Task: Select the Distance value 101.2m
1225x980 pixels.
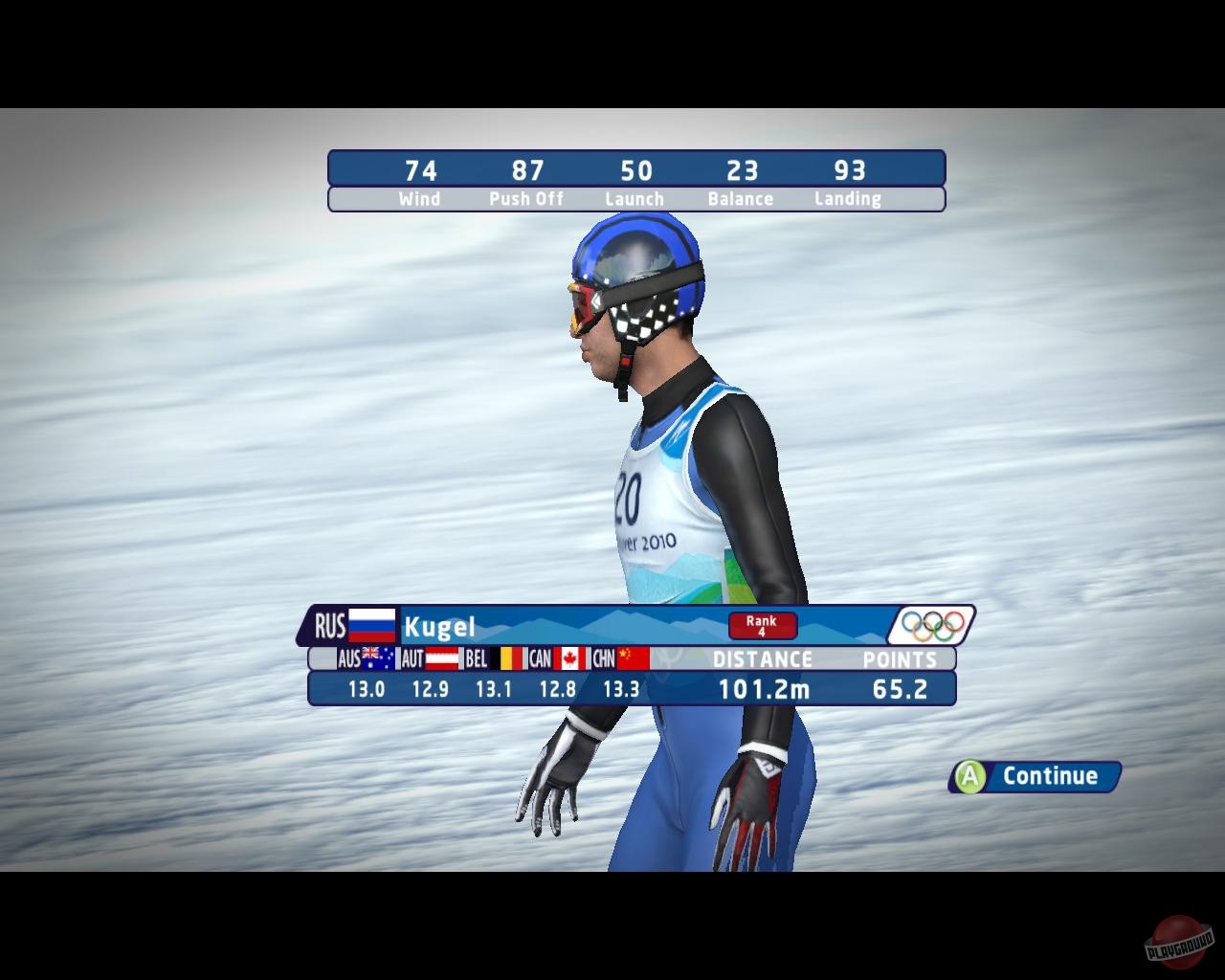Action: pyautogui.click(x=763, y=687)
